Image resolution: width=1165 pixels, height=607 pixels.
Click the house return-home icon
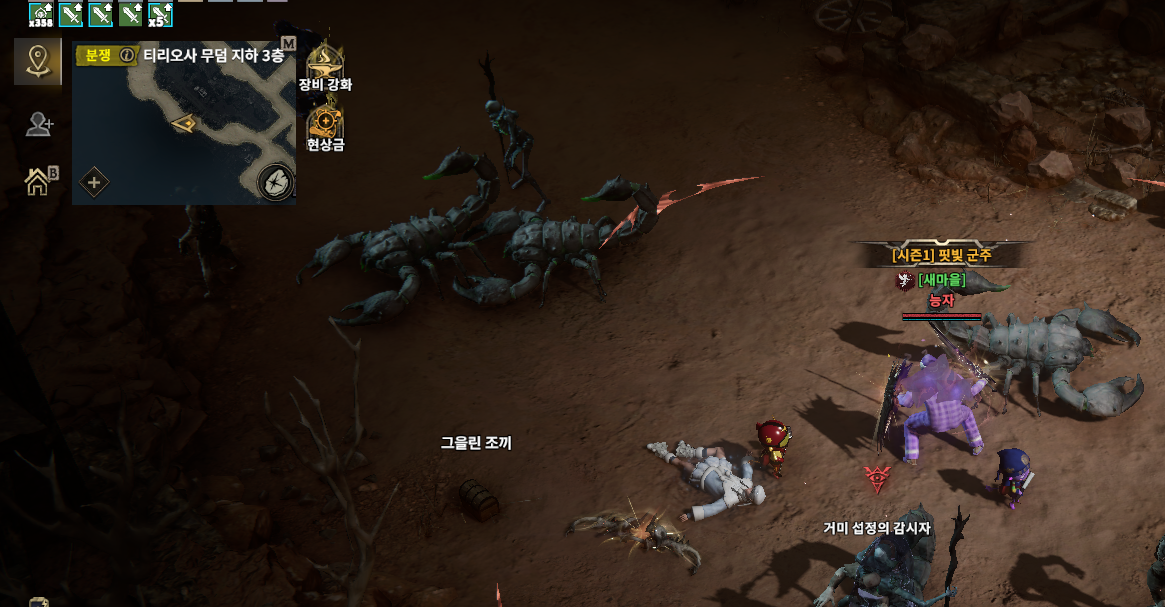[x=38, y=181]
